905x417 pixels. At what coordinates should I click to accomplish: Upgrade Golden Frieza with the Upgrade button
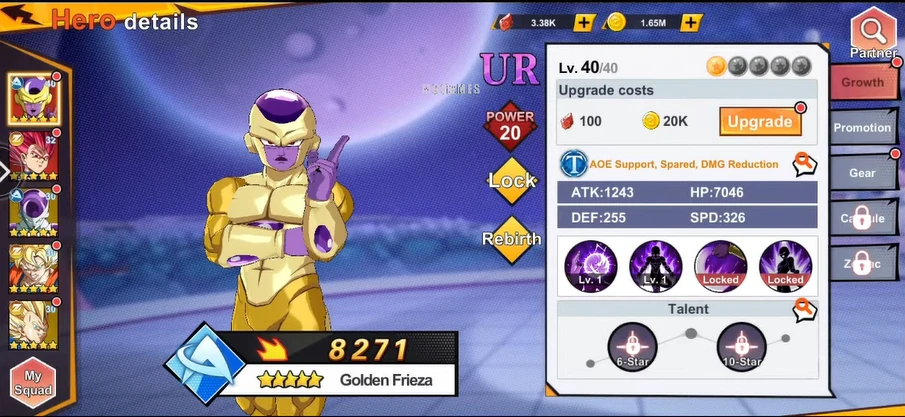[759, 122]
